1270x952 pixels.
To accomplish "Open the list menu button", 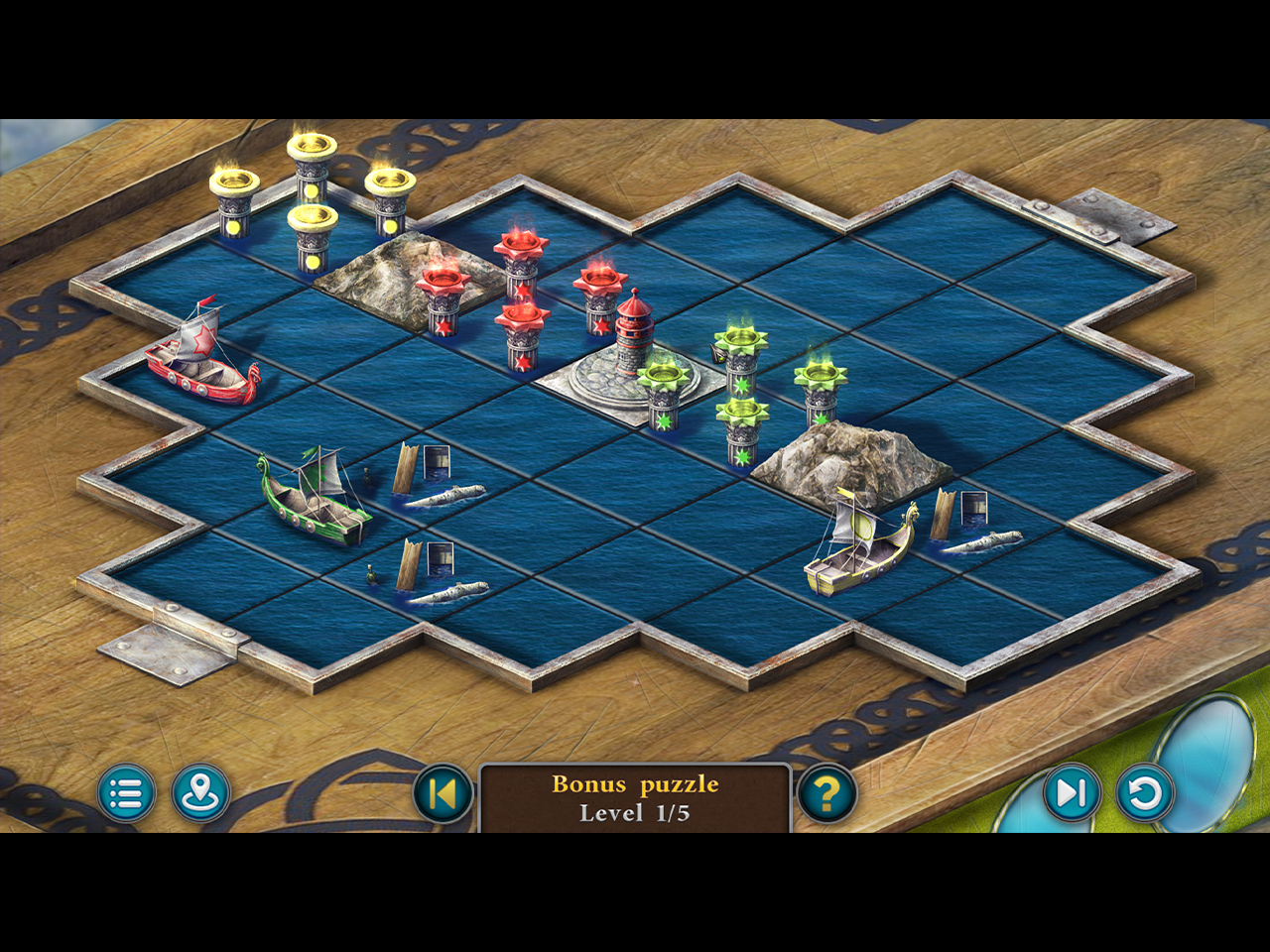I will point(126,793).
